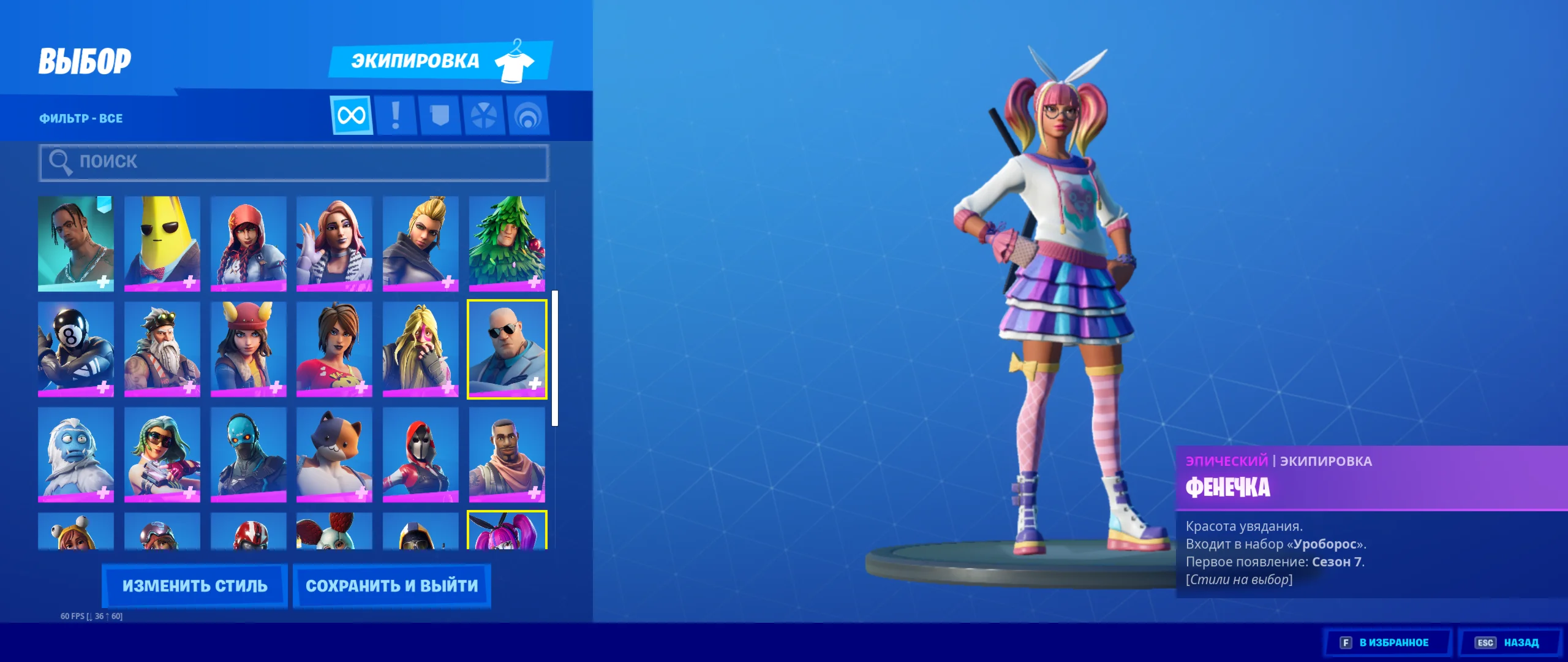Toggle the infinity "all items" filter

click(x=351, y=114)
